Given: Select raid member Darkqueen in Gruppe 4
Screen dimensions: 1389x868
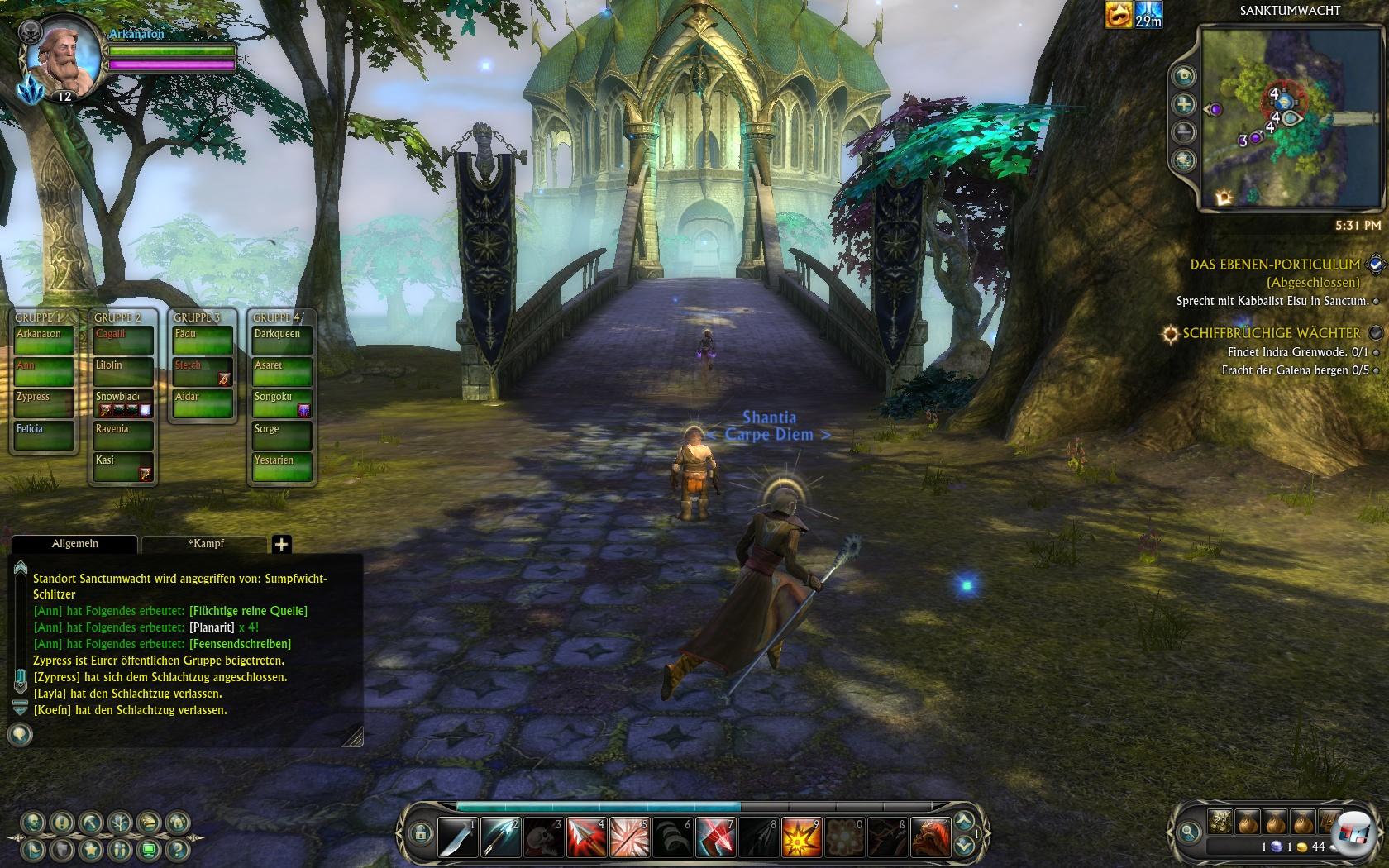Looking at the screenshot, I should point(282,340).
